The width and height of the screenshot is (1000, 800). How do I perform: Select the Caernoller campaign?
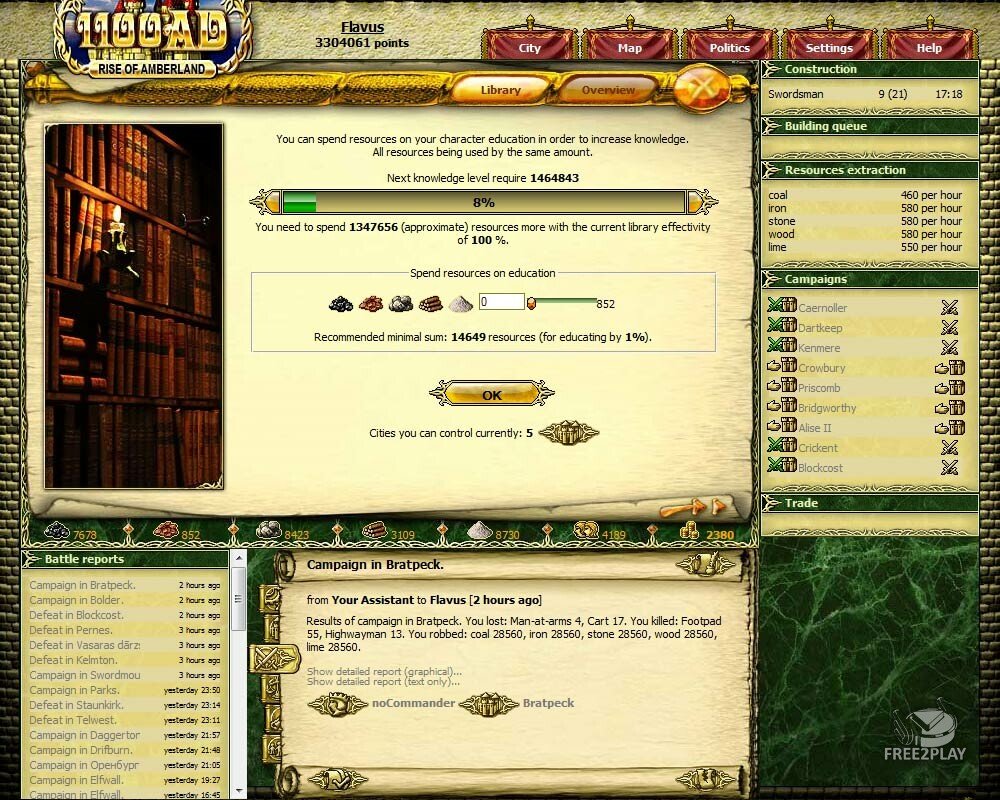tap(822, 308)
